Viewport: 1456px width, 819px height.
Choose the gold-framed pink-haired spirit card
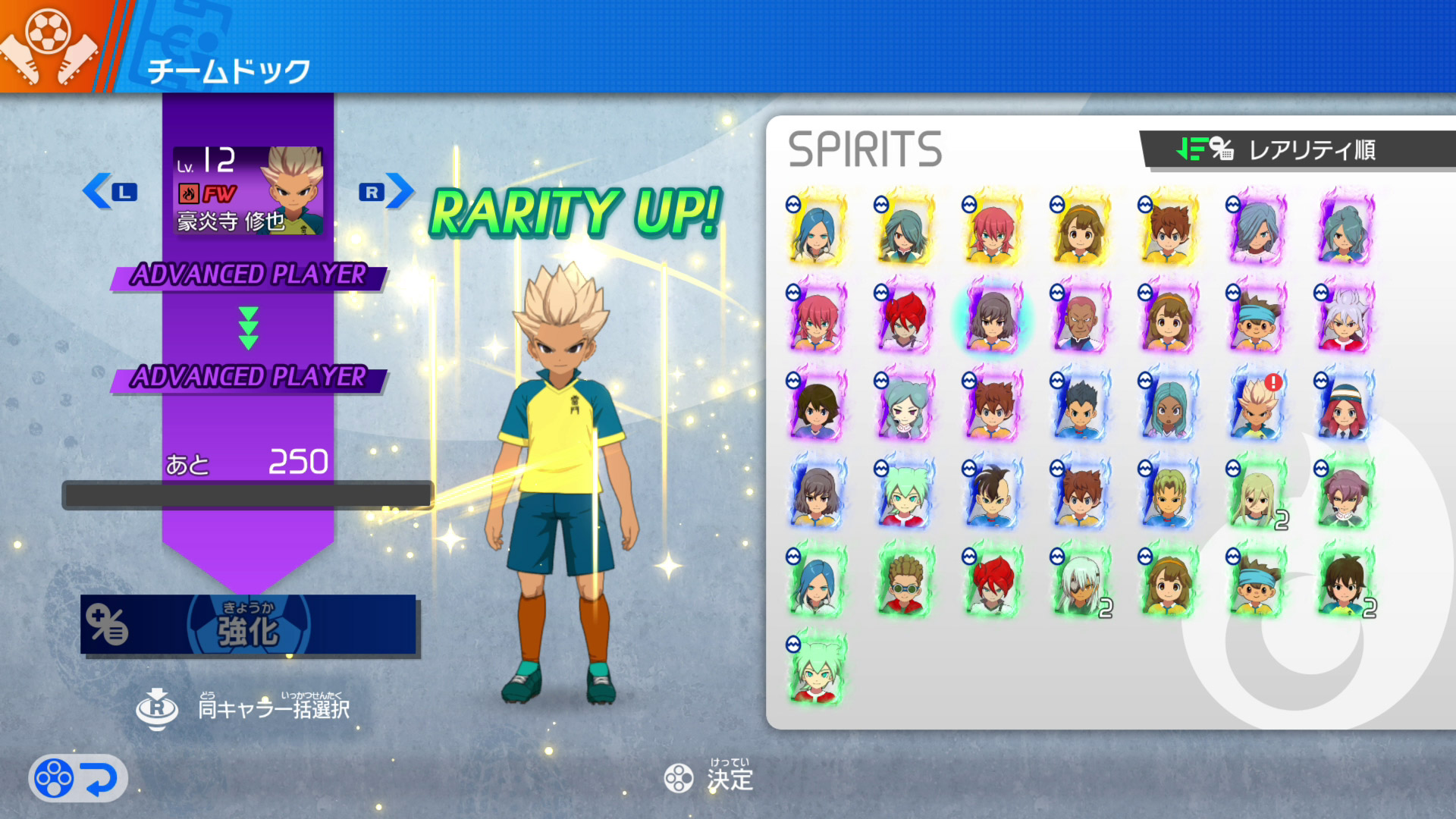[x=992, y=229]
